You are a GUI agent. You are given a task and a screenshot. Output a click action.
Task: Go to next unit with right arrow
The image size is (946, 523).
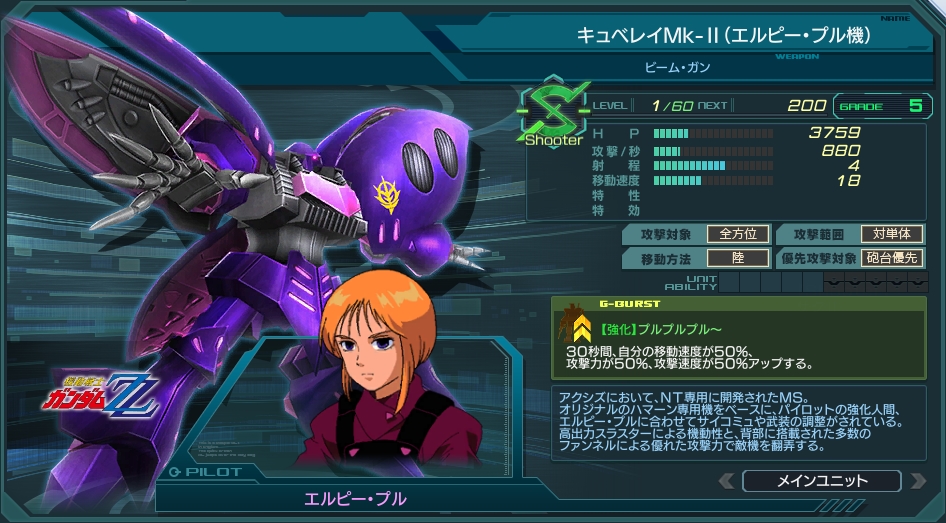click(917, 481)
